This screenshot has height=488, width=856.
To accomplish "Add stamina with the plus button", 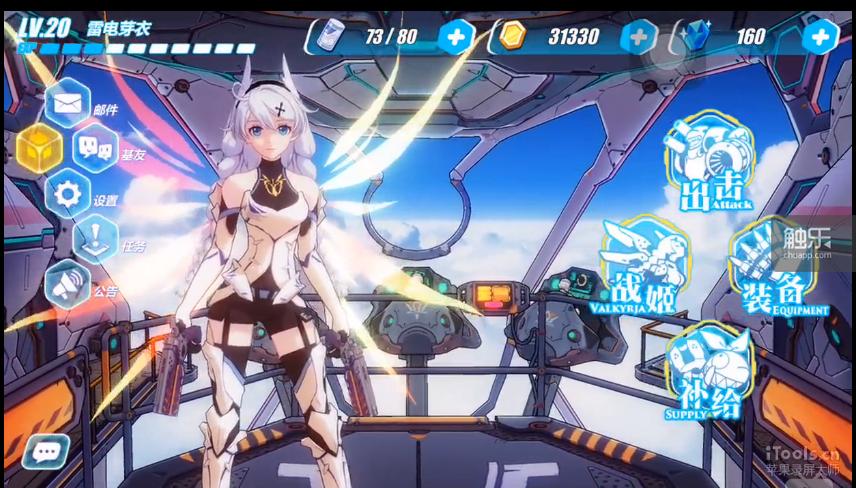I will pos(456,37).
